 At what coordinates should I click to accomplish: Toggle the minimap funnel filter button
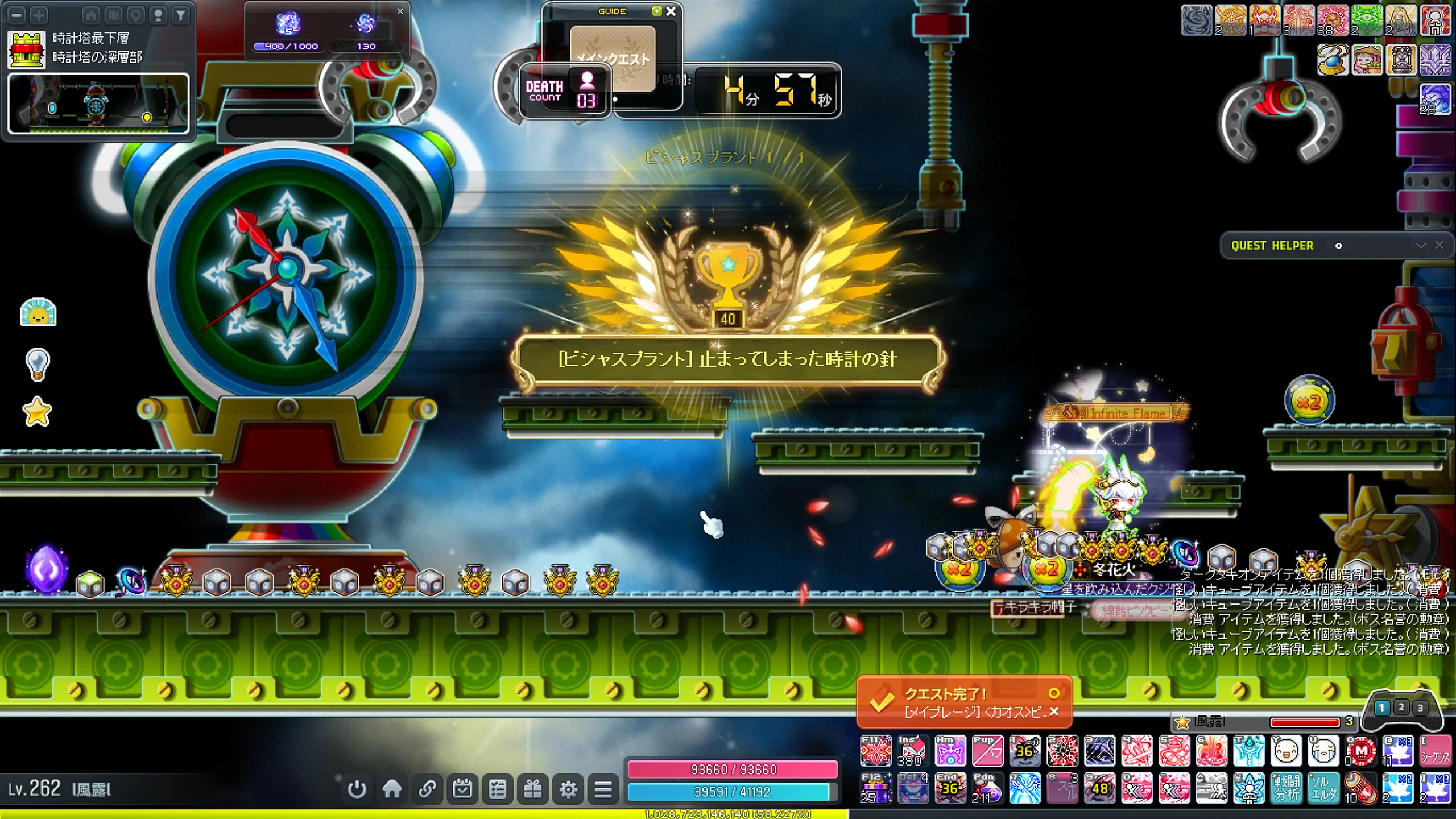pos(180,15)
